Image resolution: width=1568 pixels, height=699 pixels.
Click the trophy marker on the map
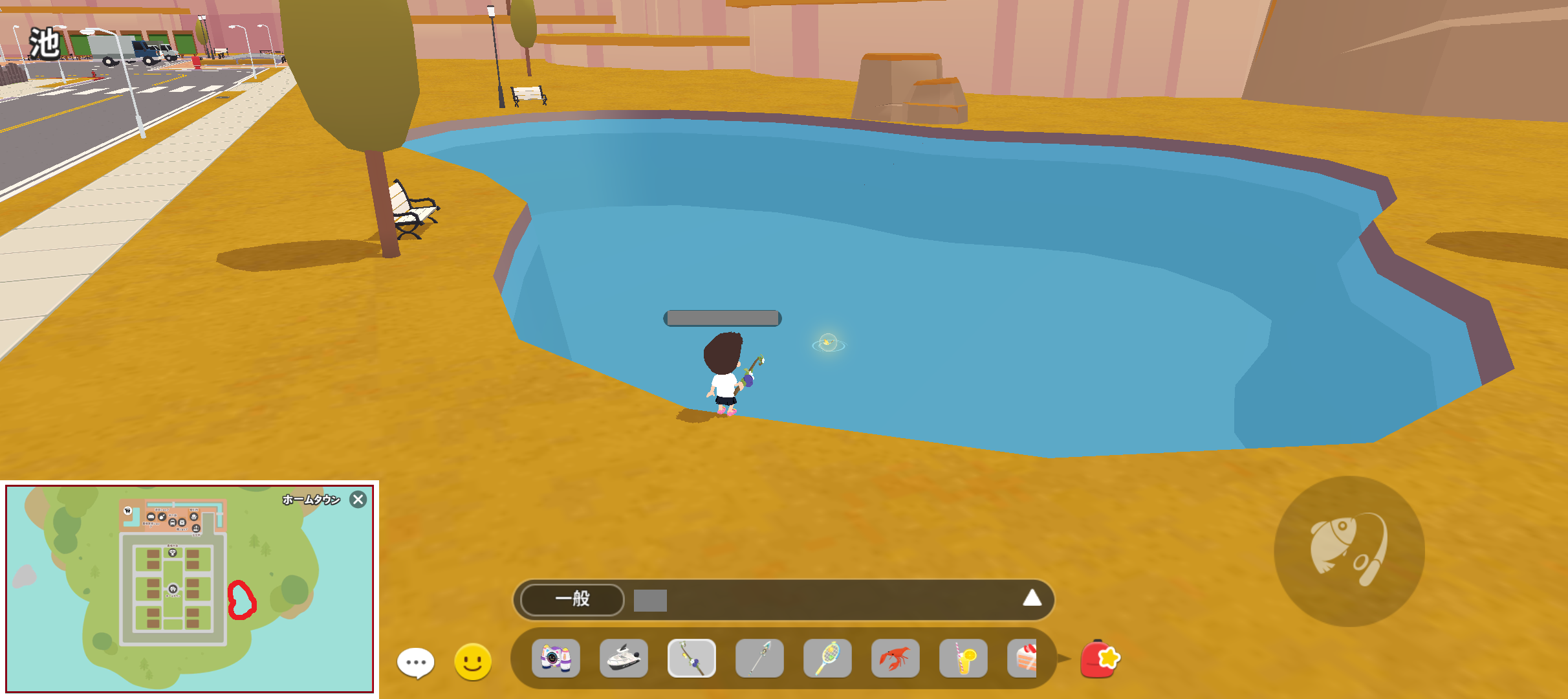(172, 552)
